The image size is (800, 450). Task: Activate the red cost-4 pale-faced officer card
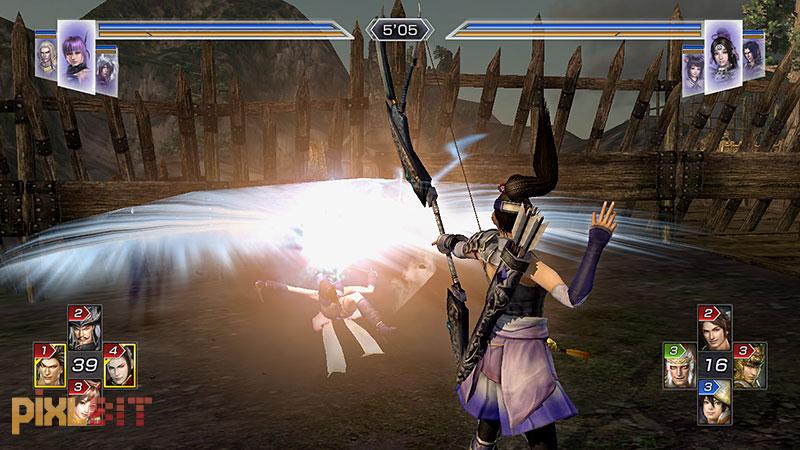[x=119, y=366]
